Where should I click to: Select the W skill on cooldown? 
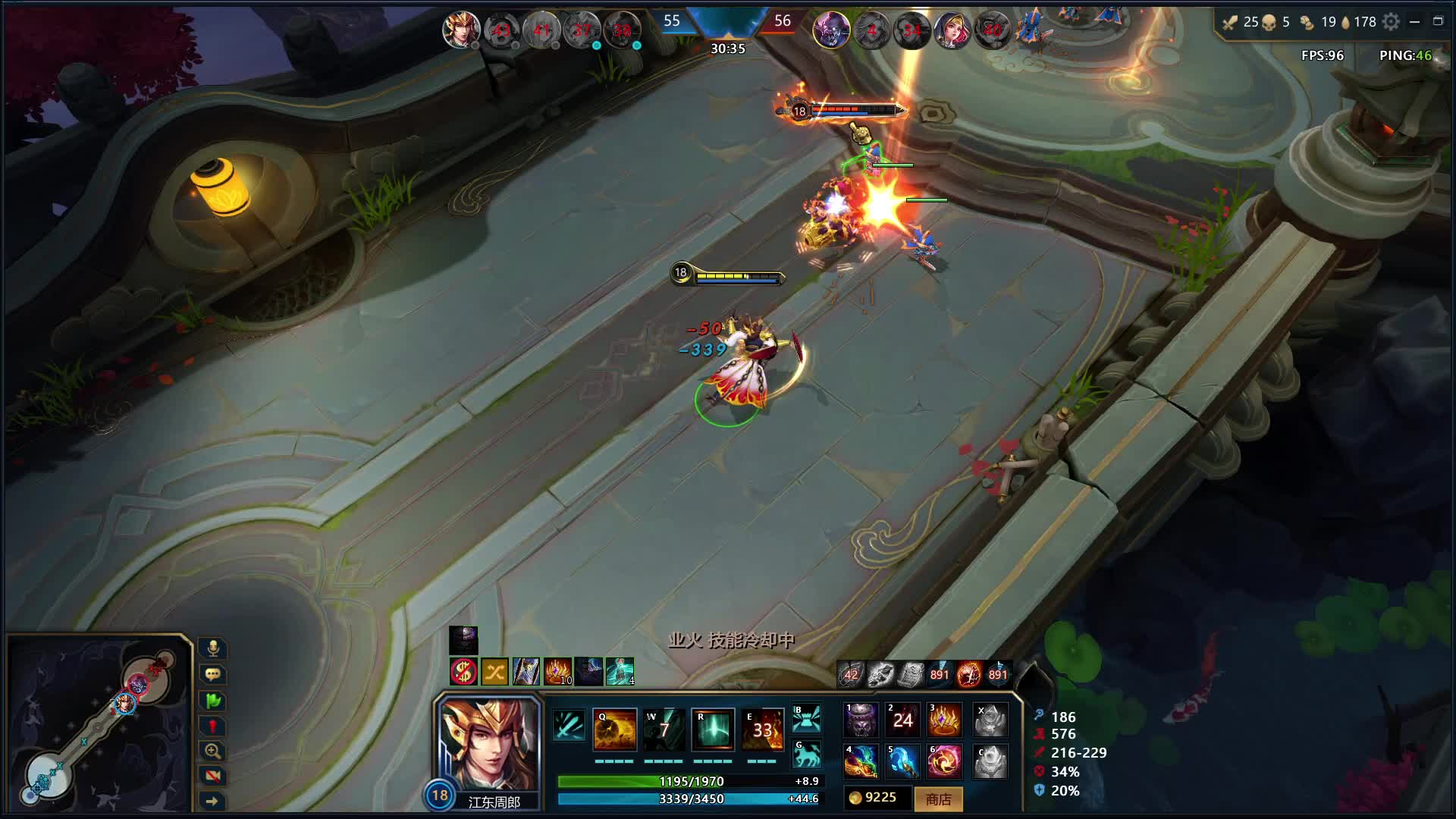664,730
